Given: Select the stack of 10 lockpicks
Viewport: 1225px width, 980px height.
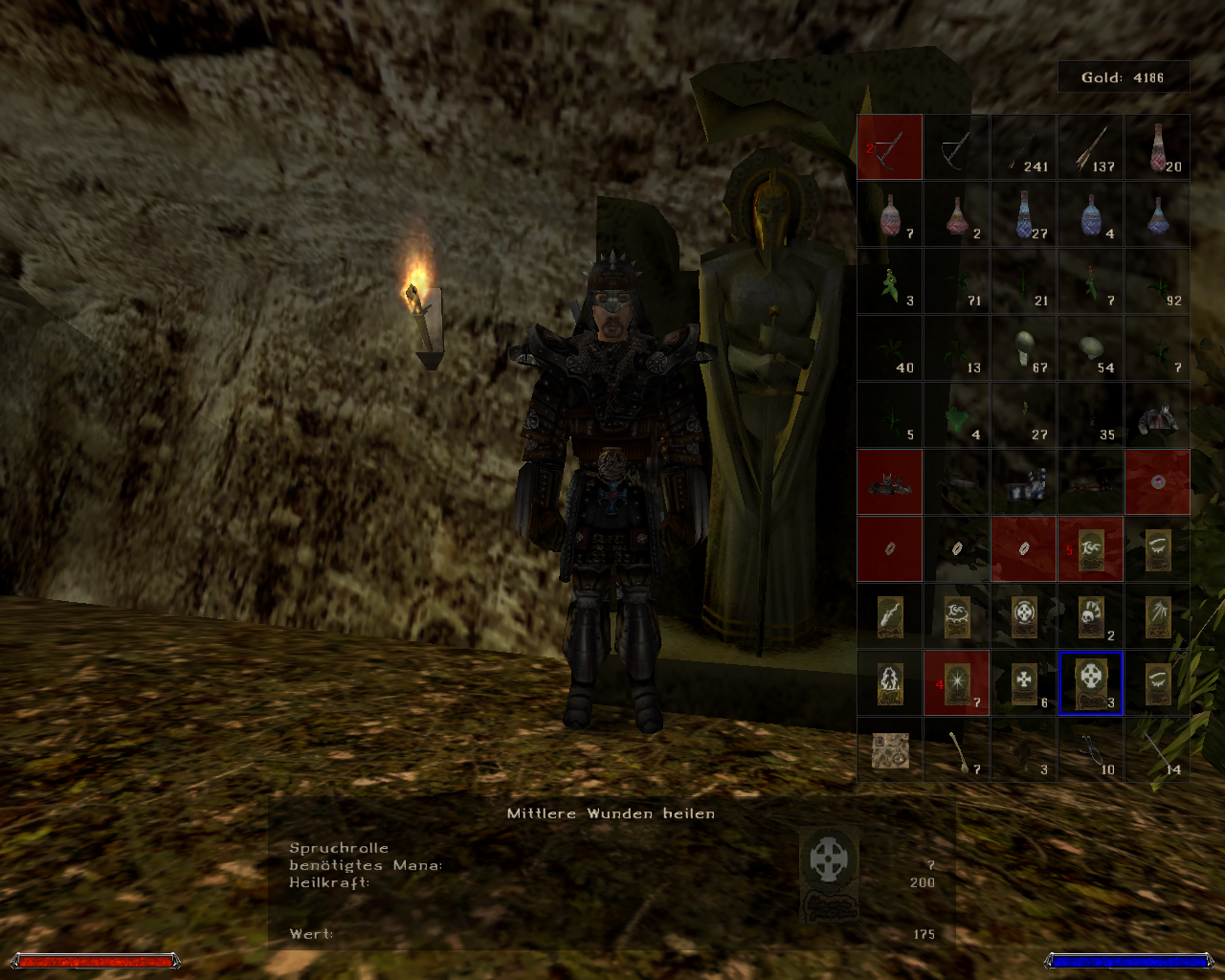Looking at the screenshot, I should pyautogui.click(x=1090, y=751).
